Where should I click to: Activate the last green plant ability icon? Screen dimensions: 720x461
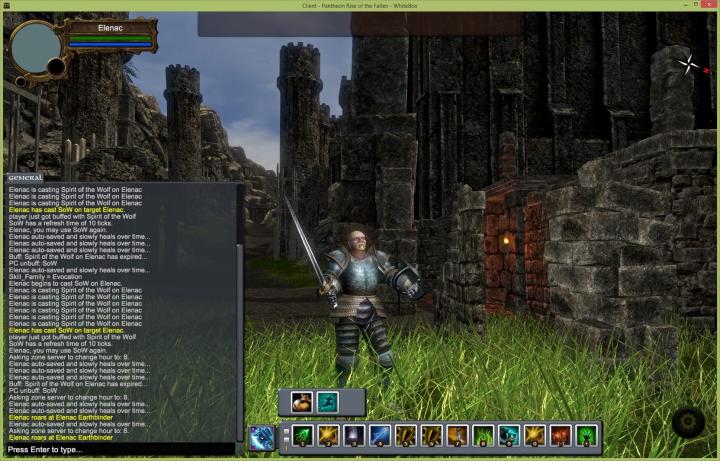coord(587,436)
